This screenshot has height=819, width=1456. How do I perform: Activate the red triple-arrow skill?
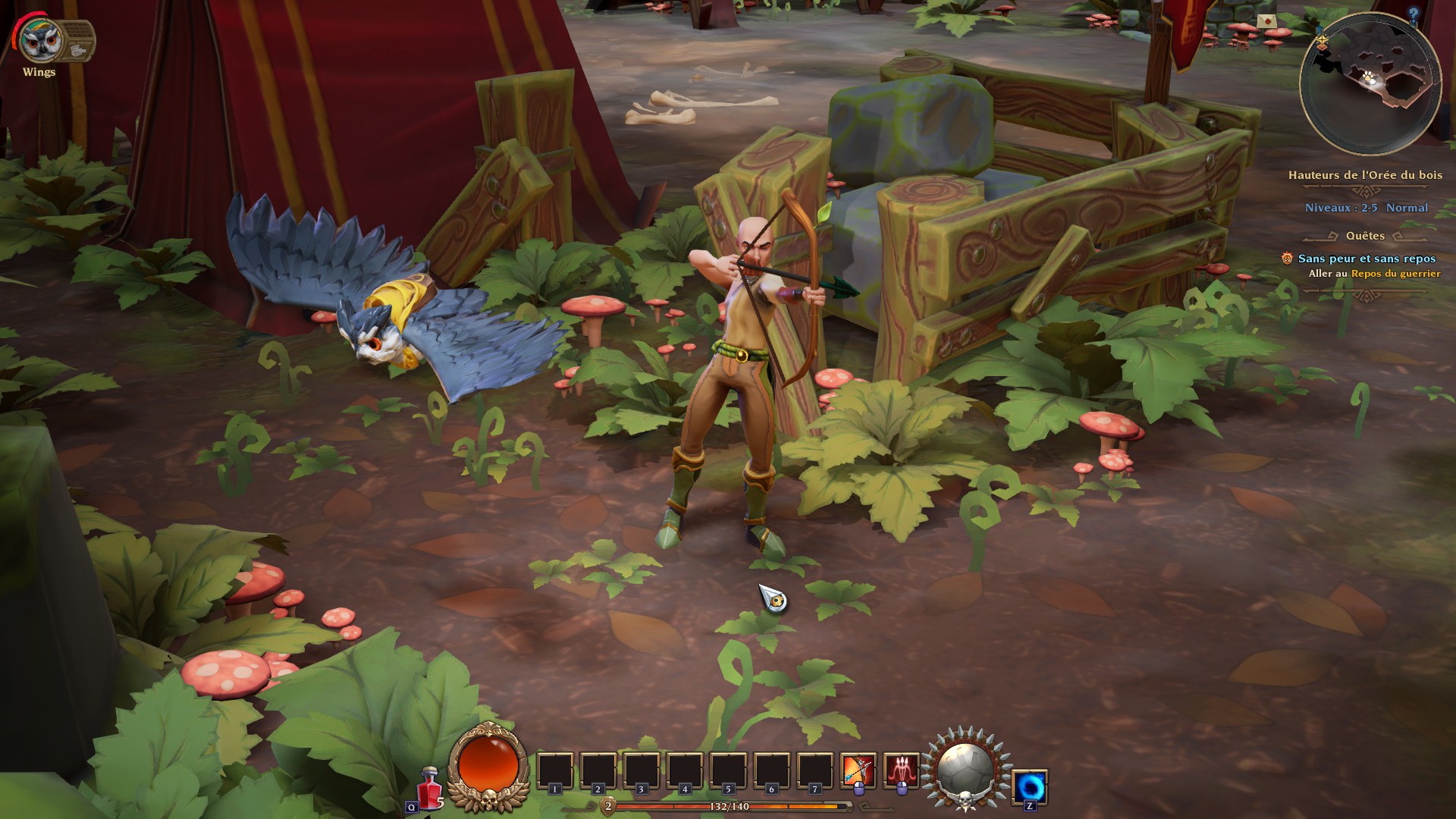901,772
